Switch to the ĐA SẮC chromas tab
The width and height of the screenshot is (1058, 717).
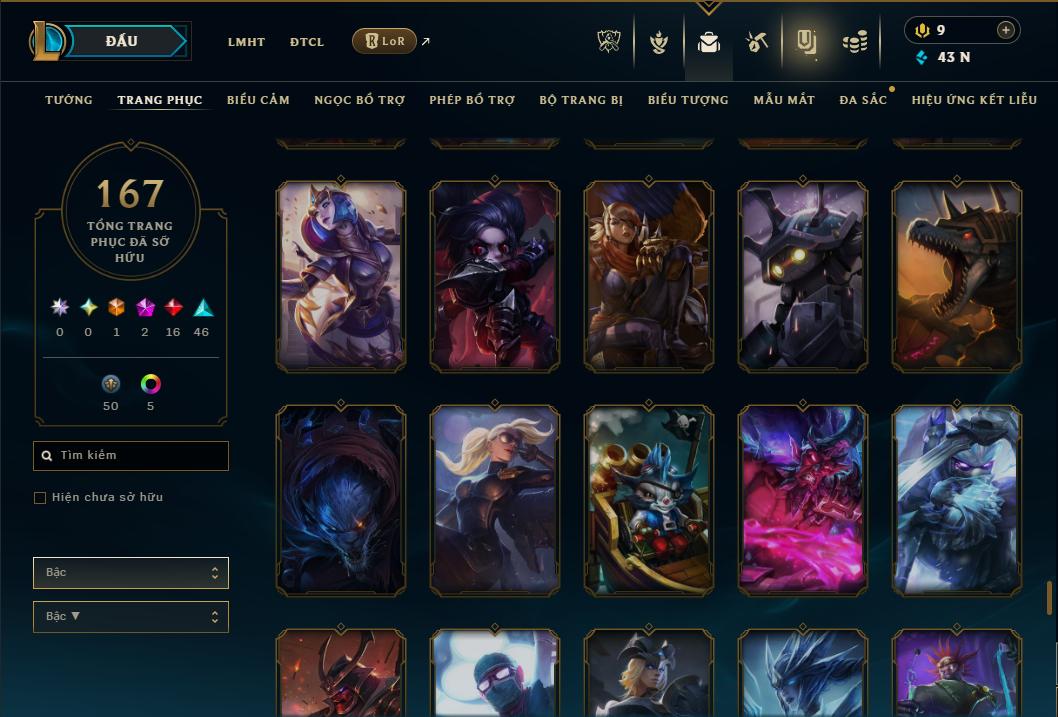863,100
